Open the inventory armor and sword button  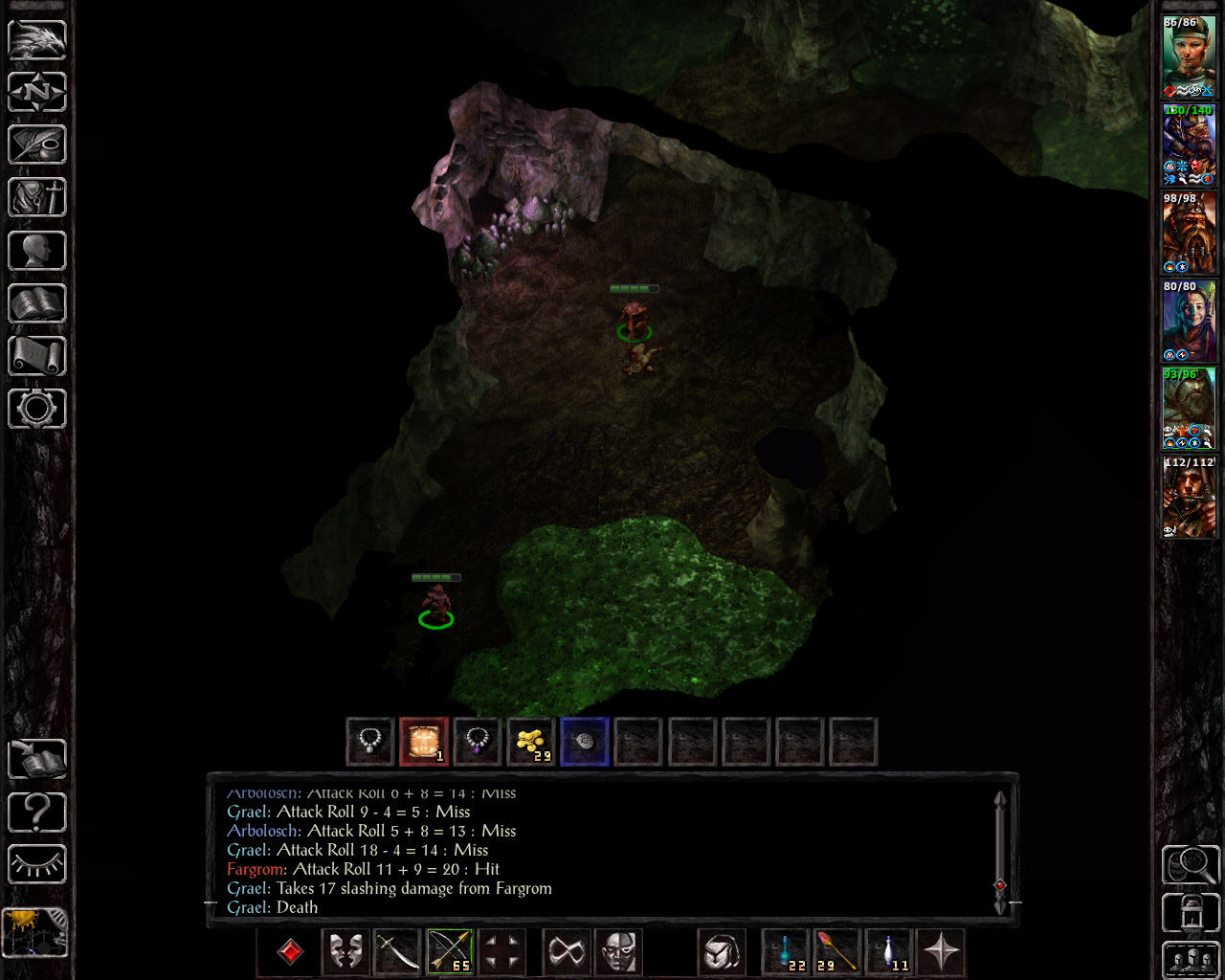click(37, 198)
